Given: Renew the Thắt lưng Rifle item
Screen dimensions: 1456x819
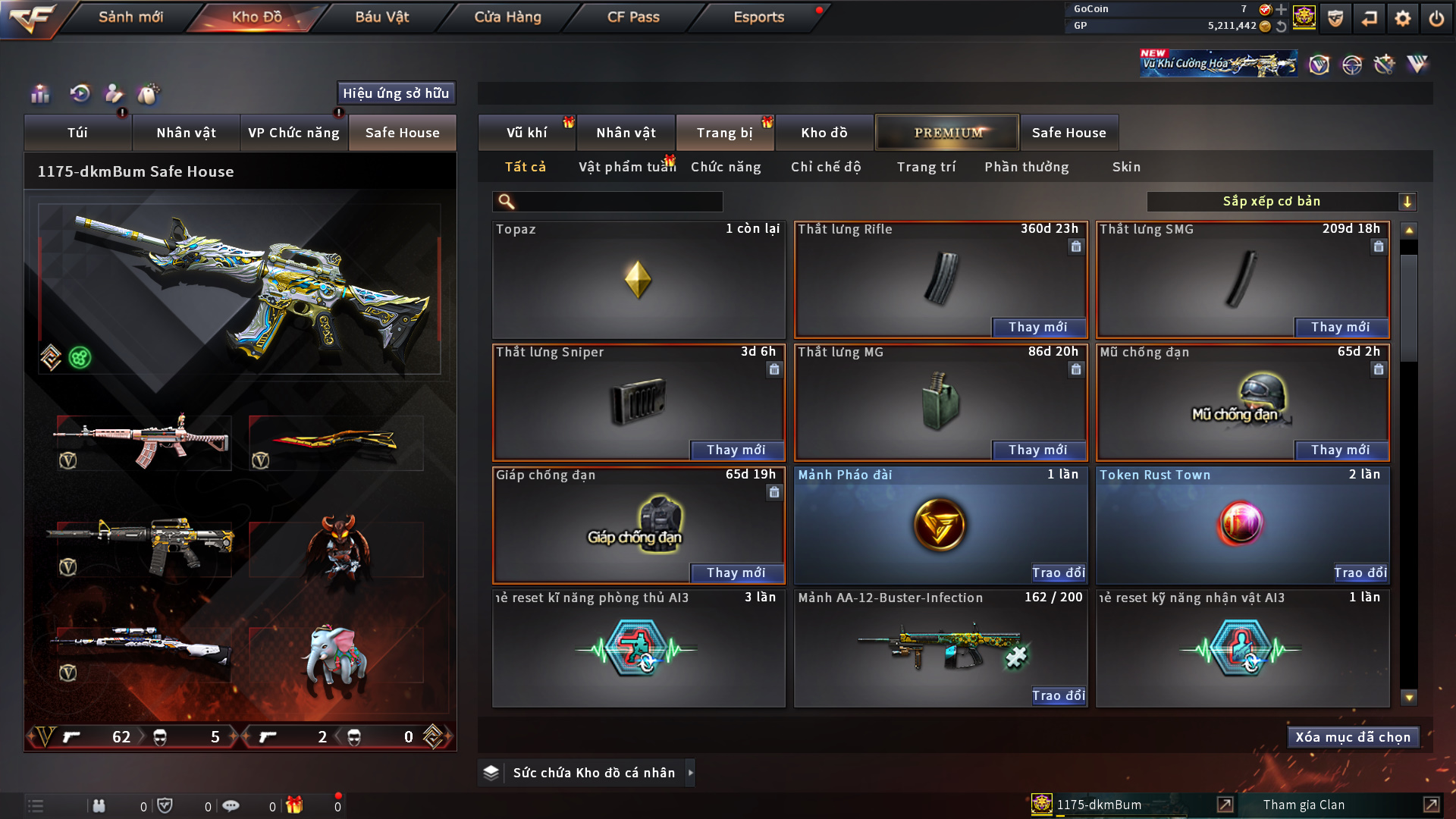Looking at the screenshot, I should (x=1037, y=327).
